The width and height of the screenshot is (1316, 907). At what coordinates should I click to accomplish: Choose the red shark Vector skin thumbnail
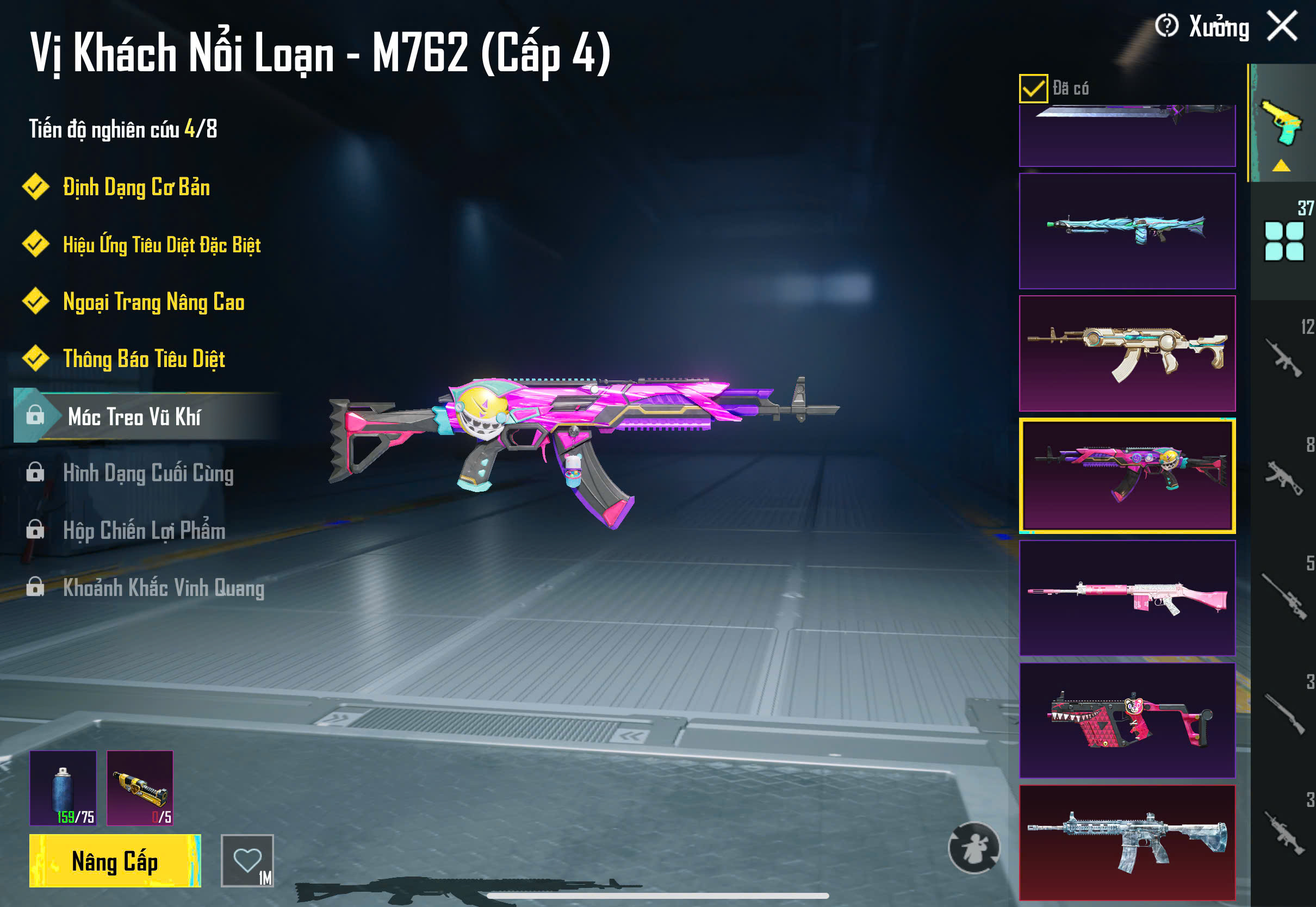[x=1127, y=720]
